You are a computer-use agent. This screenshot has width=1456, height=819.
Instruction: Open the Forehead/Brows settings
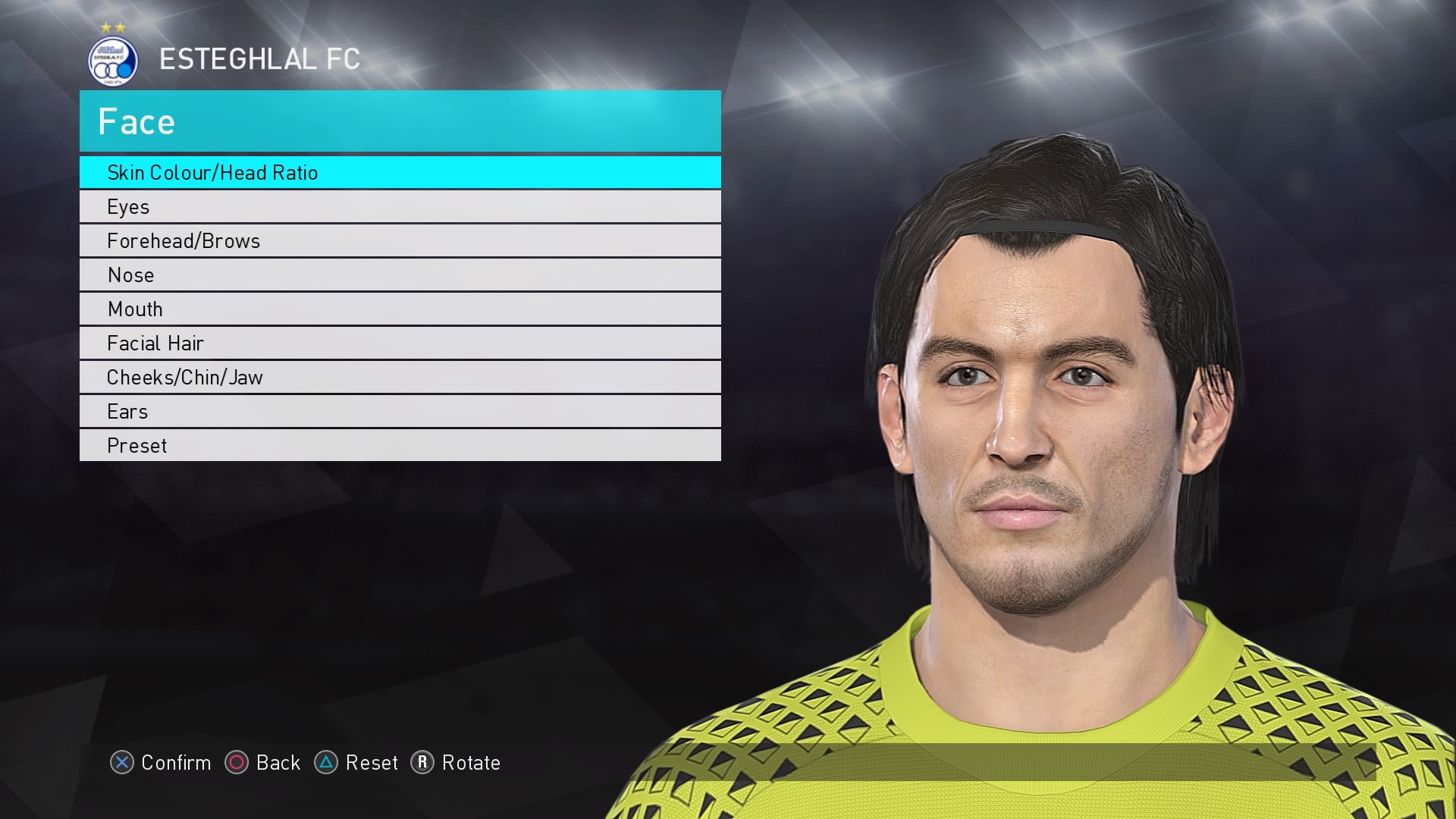pos(400,240)
